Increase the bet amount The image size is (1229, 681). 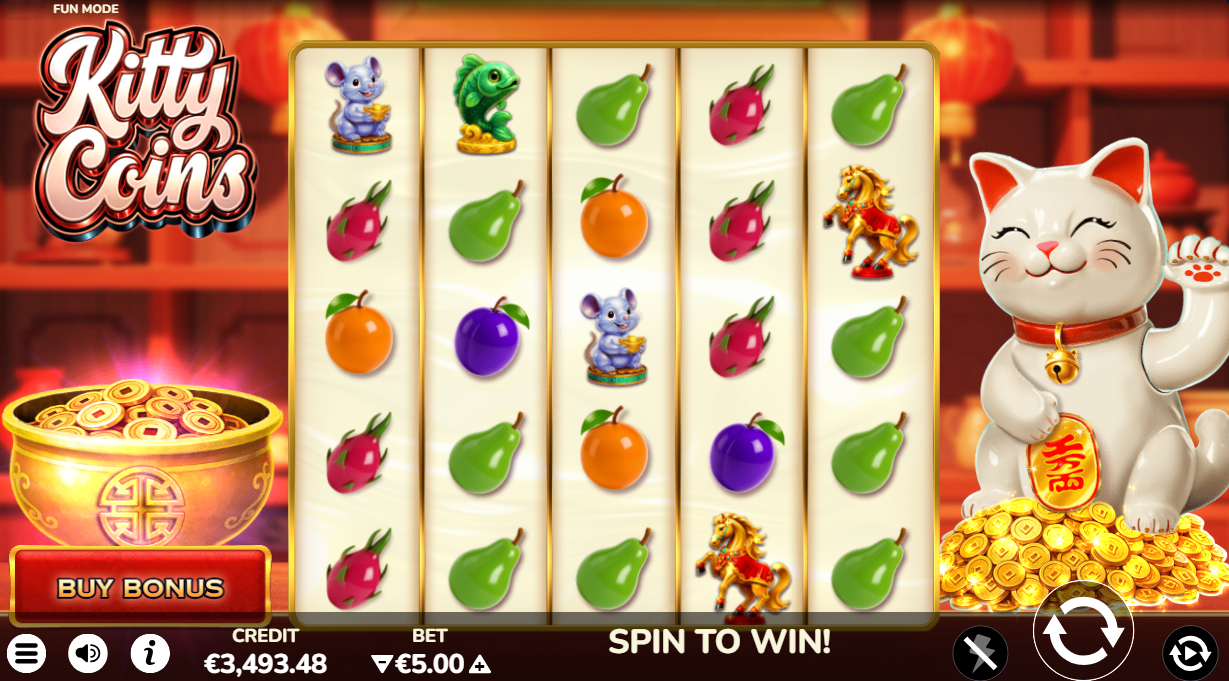[x=481, y=664]
